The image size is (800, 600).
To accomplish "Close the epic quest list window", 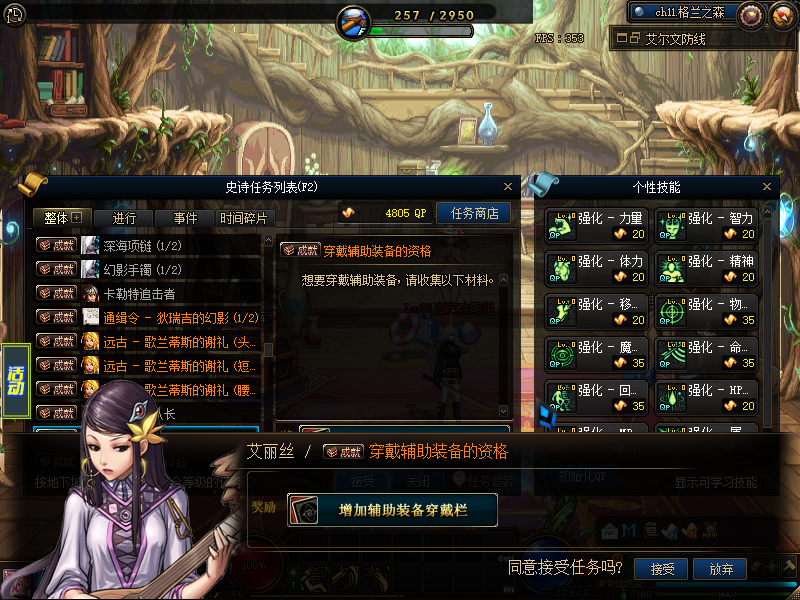I will [509, 186].
